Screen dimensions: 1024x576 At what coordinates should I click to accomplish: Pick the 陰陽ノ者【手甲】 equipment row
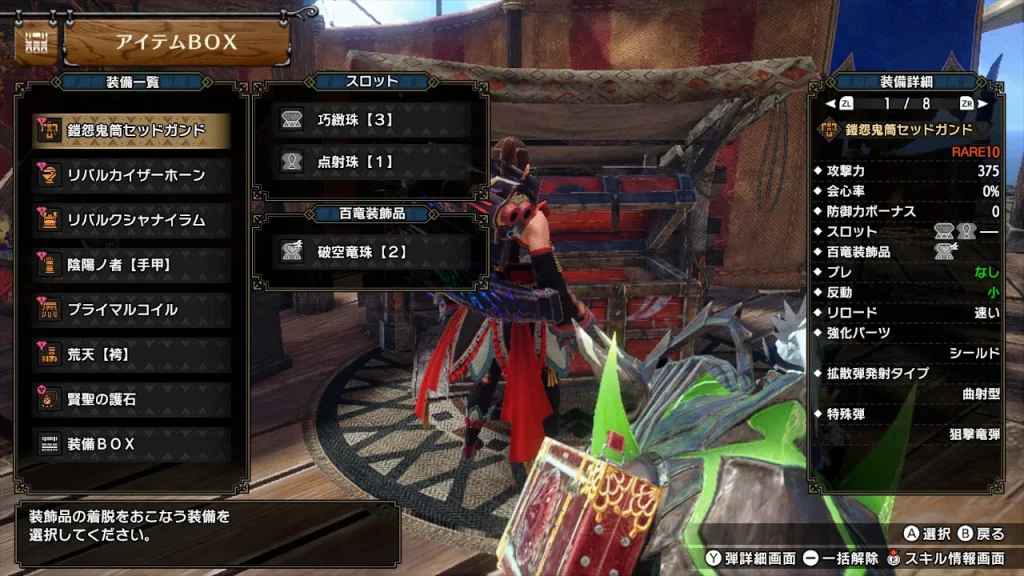132,265
